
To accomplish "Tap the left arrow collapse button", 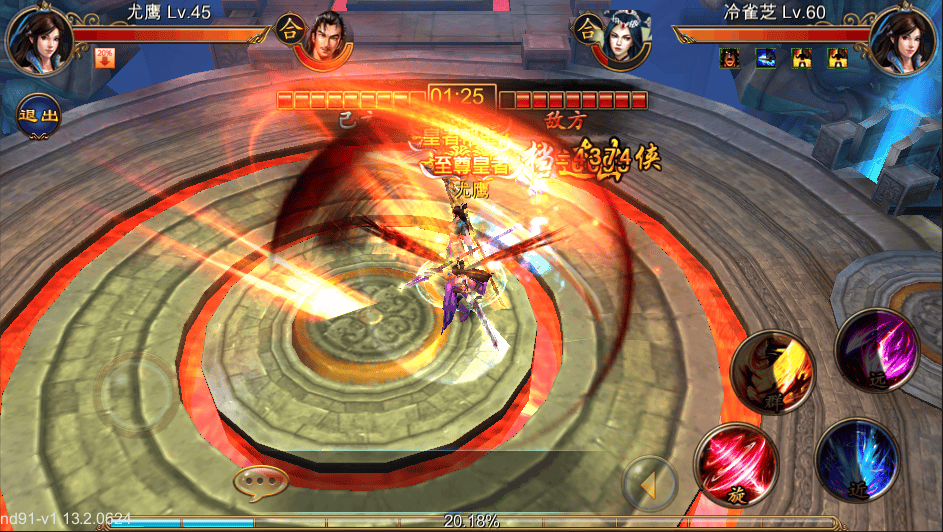I will tap(650, 486).
